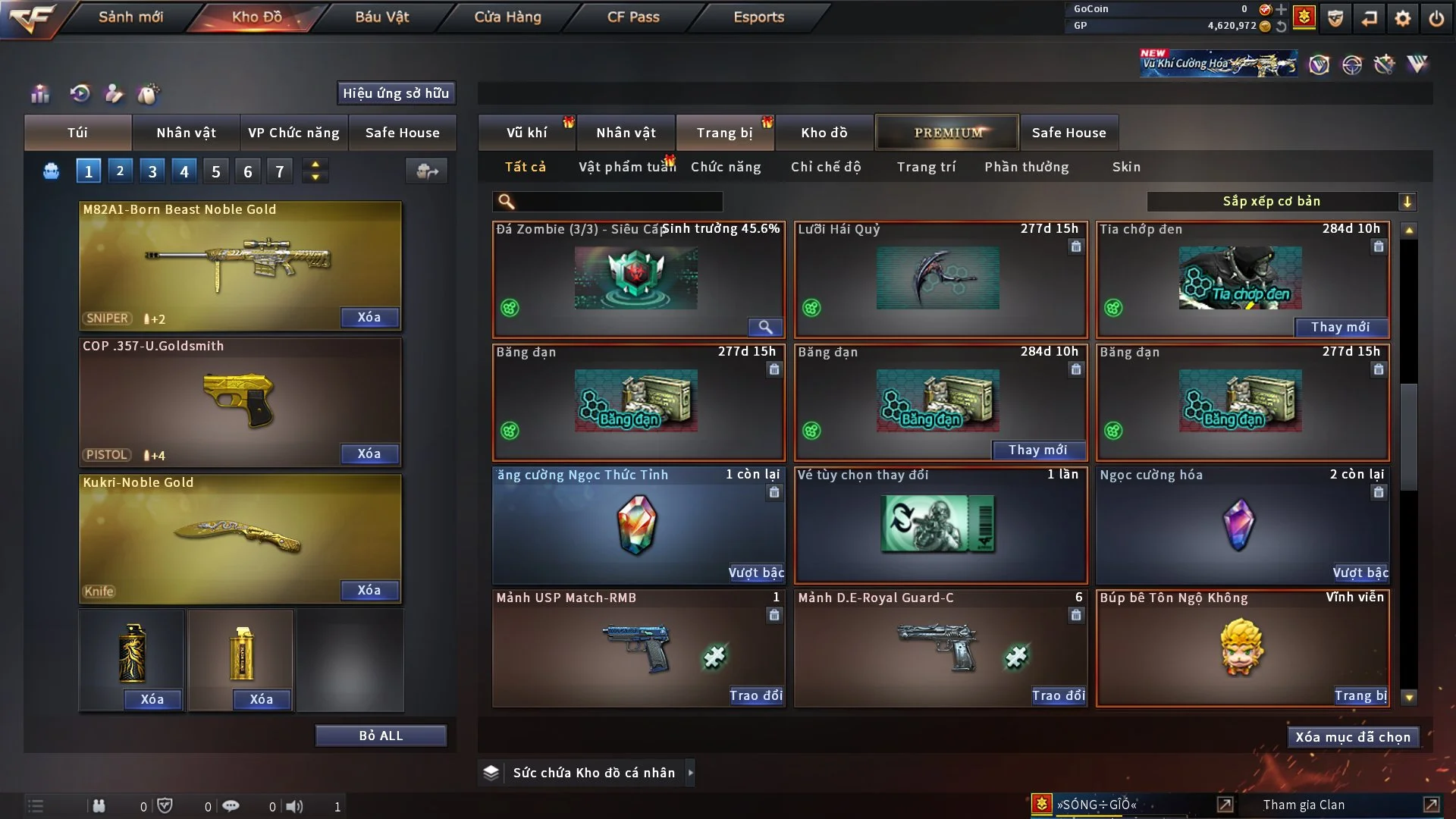Exchange the Mảnh USP Match-RMB fragments
This screenshot has height=819, width=1456.
click(x=755, y=695)
